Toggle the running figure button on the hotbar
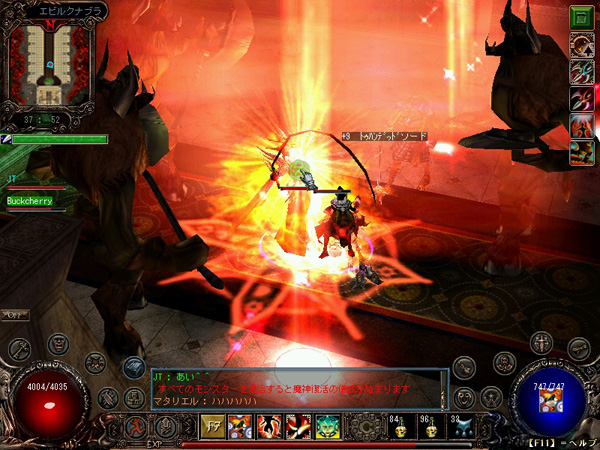600x450 pixels. (134, 426)
